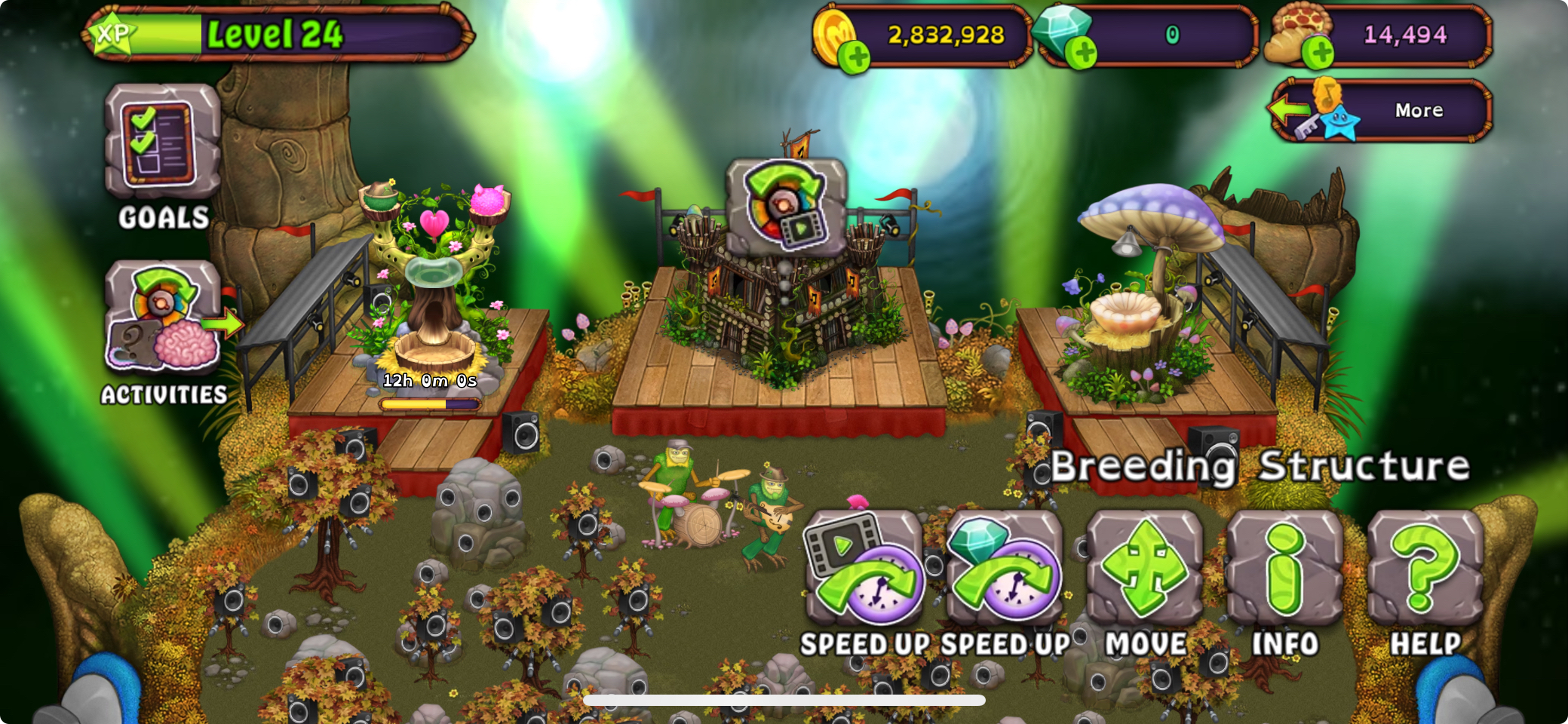The width and height of the screenshot is (1568, 724).
Task: Open the Goals checklist
Action: point(162,143)
